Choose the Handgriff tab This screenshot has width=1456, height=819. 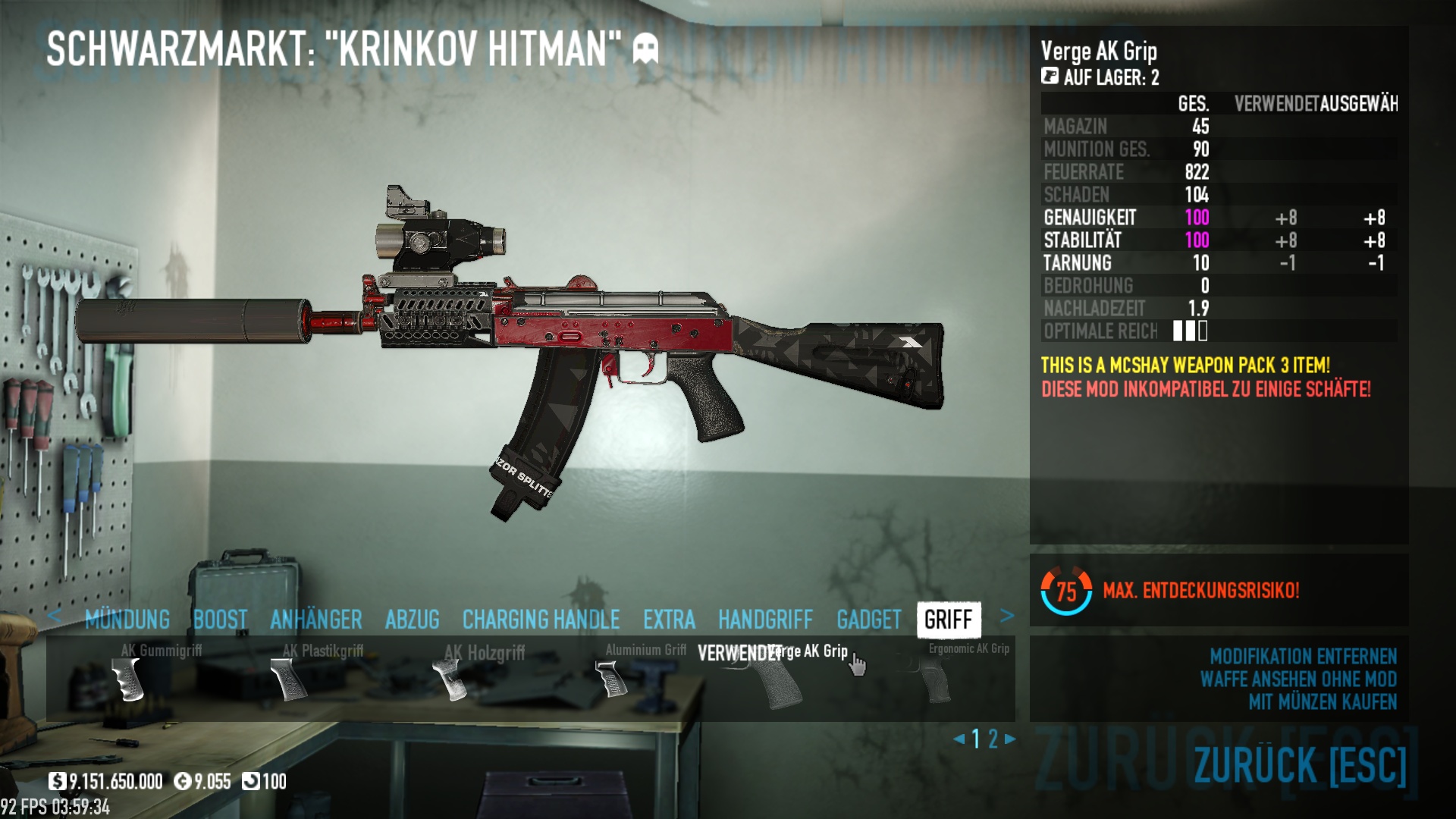[x=765, y=620]
